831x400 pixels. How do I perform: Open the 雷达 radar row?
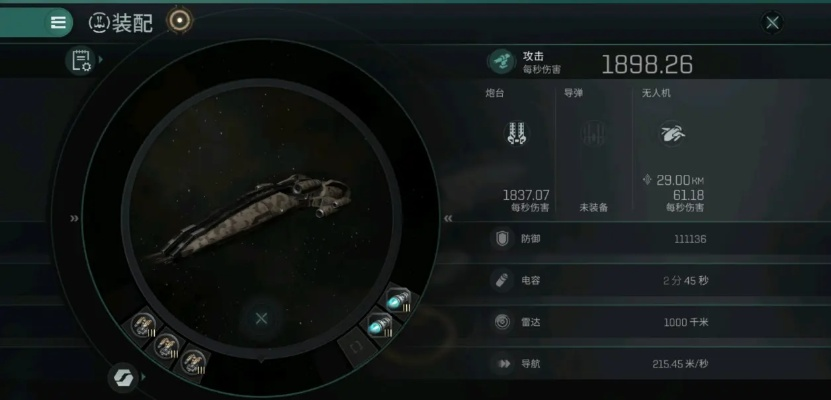coord(650,322)
